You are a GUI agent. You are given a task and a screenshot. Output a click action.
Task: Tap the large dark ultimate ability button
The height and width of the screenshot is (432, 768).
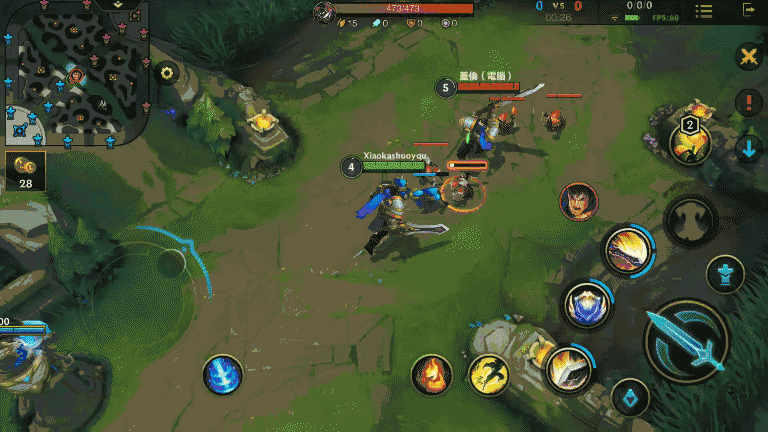click(x=690, y=219)
